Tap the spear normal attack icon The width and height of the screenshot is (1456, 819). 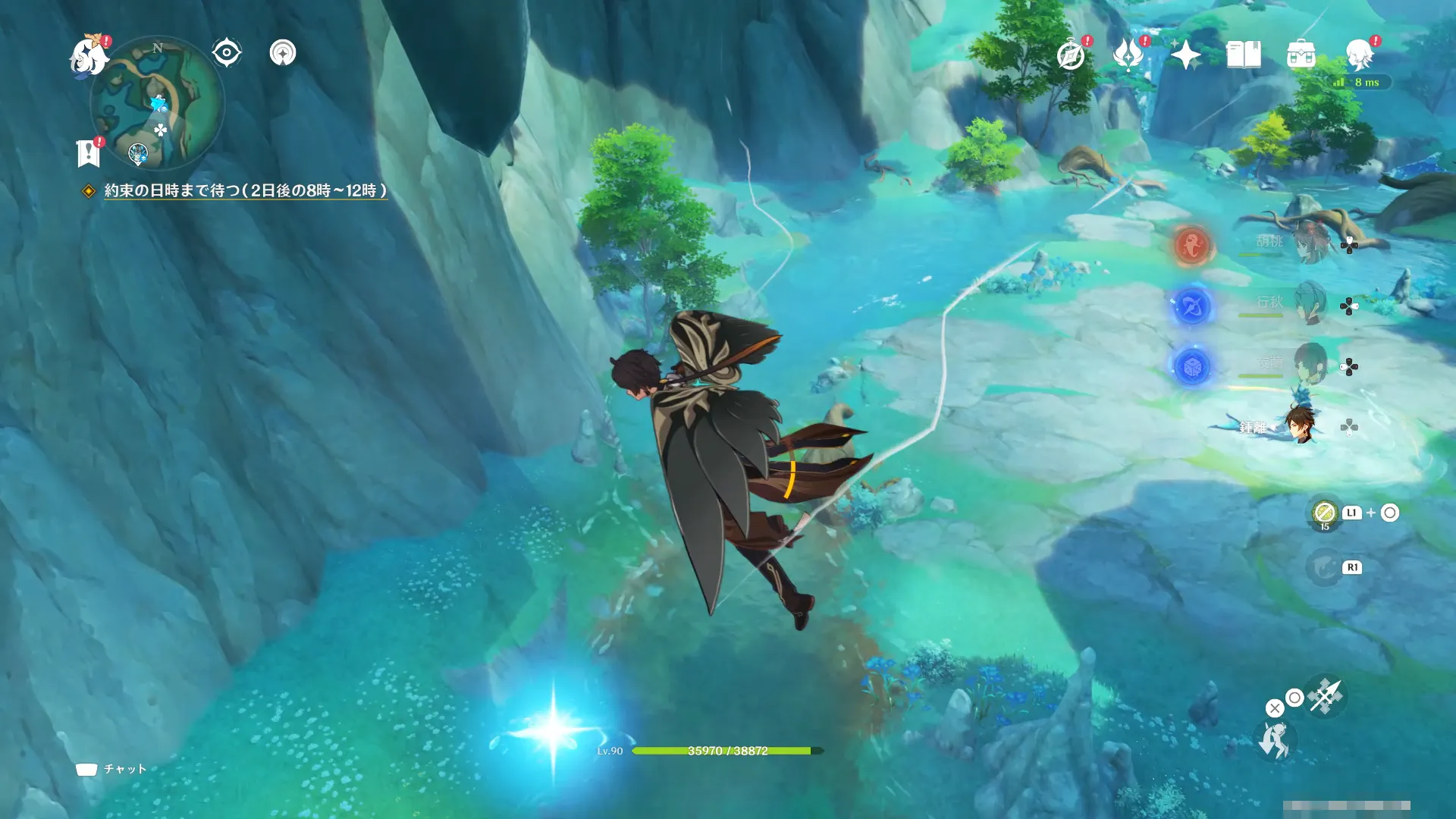coord(1326,696)
